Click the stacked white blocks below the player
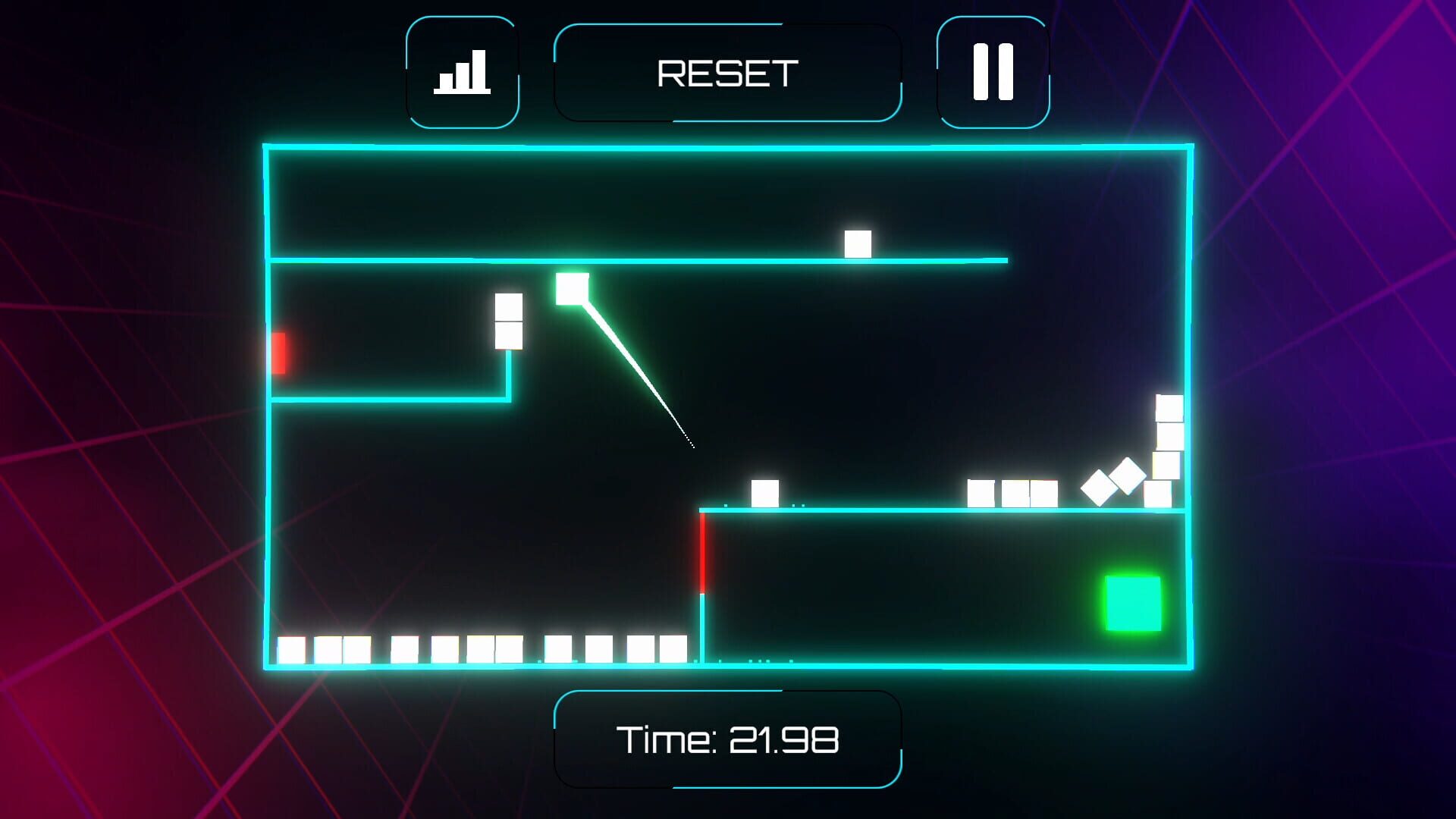Screen dimensions: 1456x819 507,322
